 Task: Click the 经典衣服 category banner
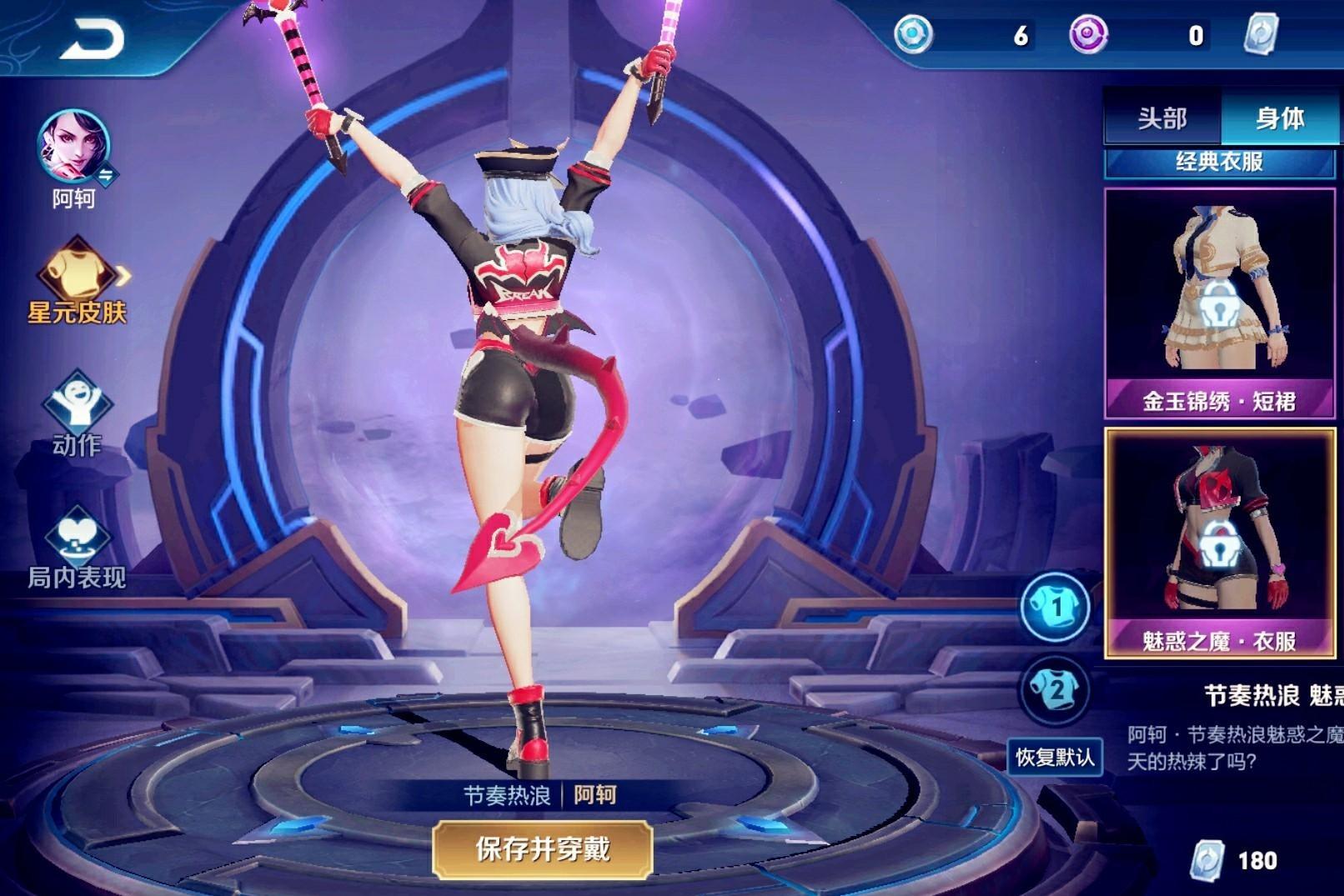click(1218, 163)
